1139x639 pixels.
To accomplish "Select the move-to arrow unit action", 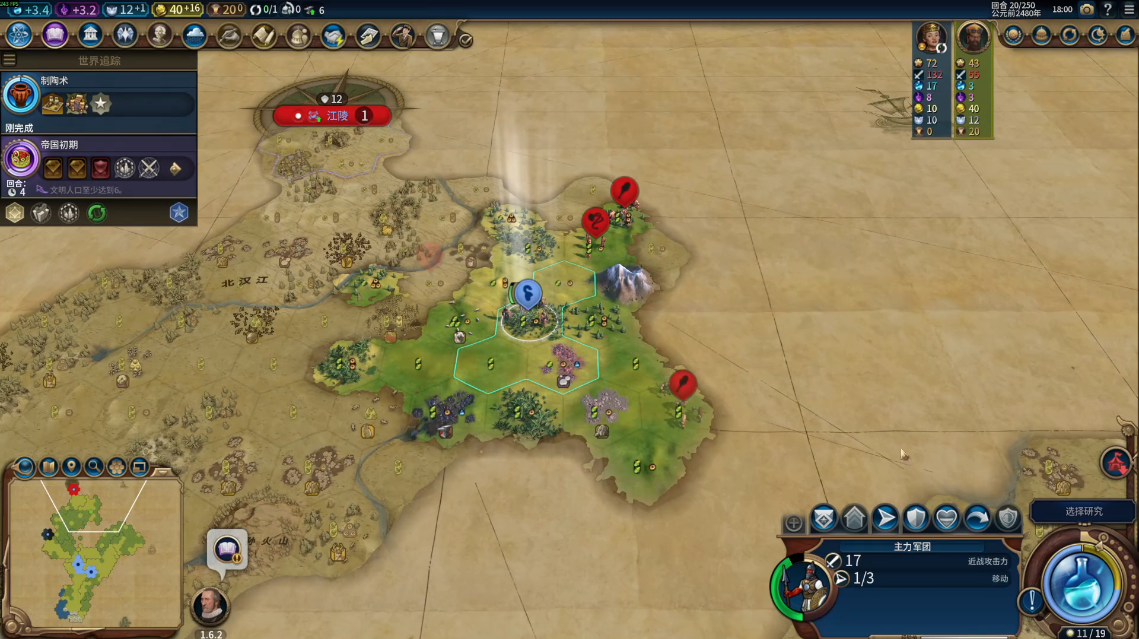I will coord(885,518).
